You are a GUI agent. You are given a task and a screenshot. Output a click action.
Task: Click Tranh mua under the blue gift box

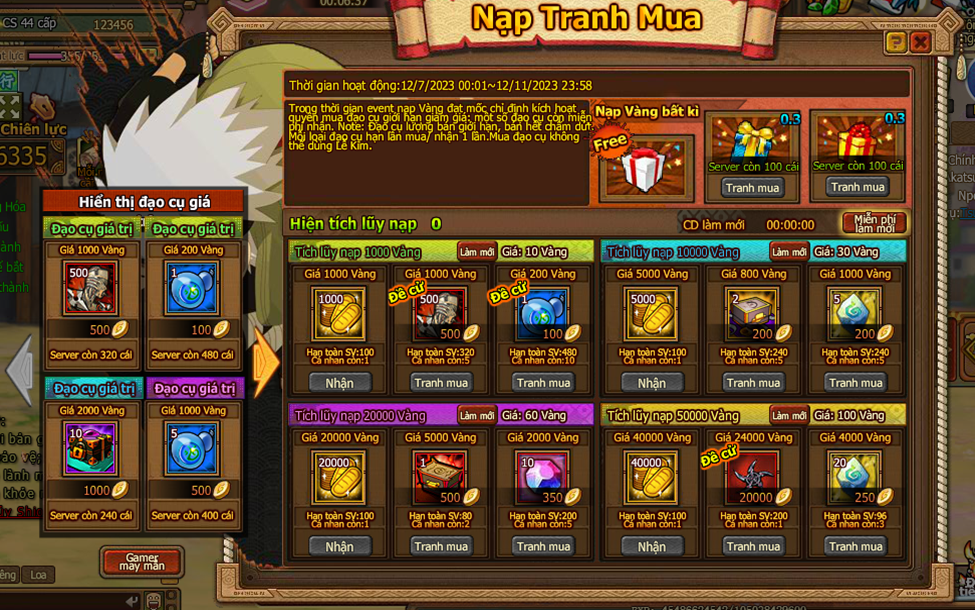[x=752, y=187]
